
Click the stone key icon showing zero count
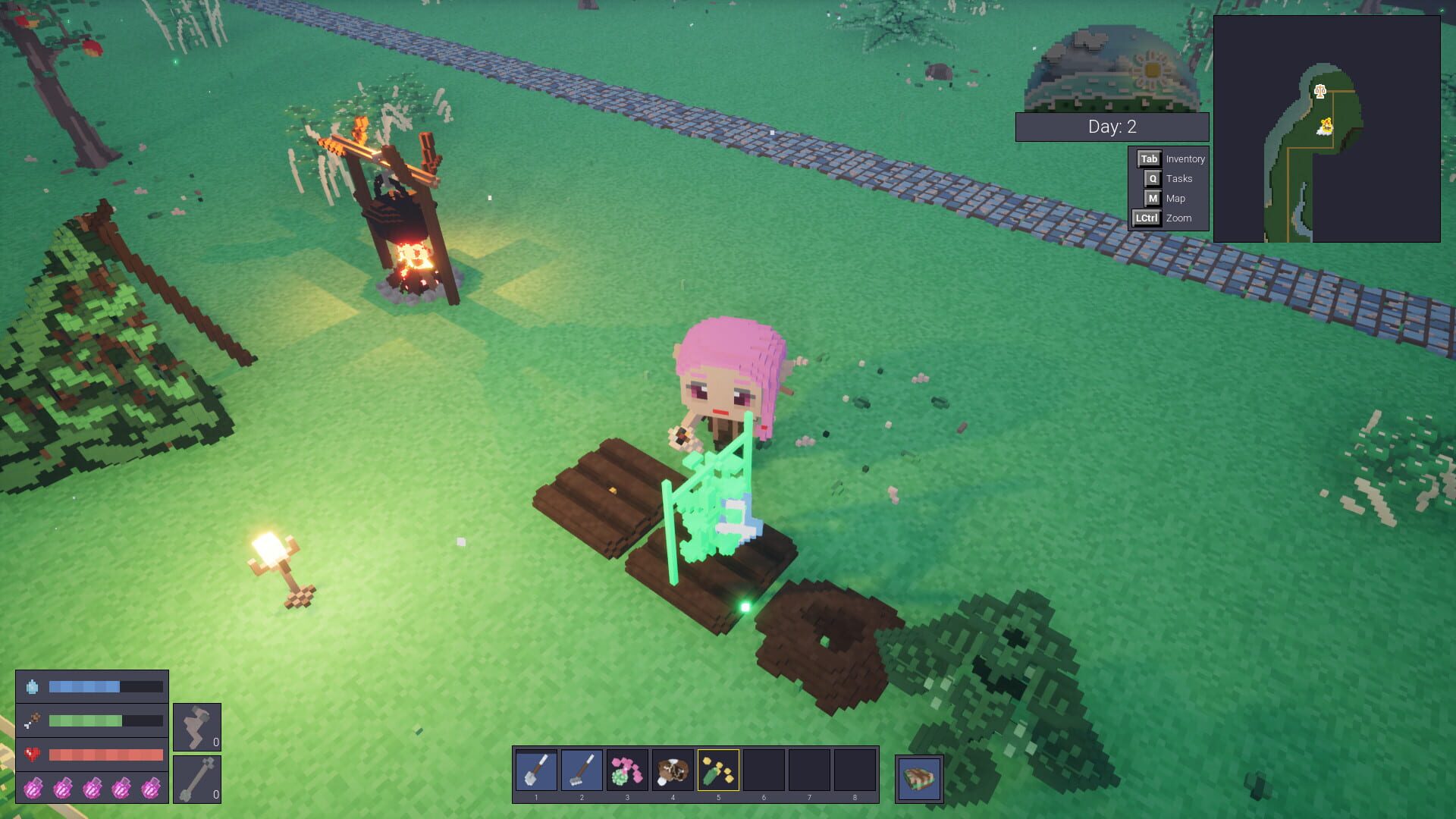(196, 778)
